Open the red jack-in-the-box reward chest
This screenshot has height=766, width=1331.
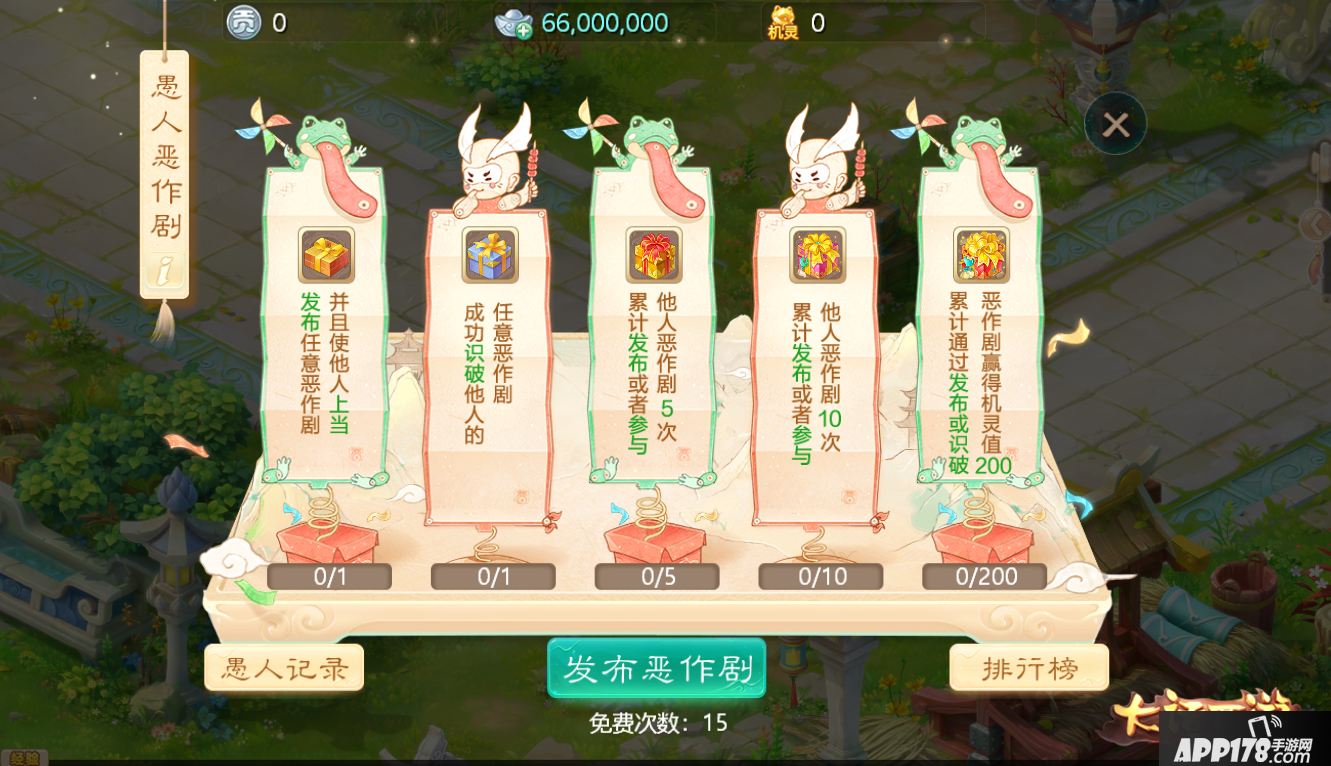[x=326, y=545]
